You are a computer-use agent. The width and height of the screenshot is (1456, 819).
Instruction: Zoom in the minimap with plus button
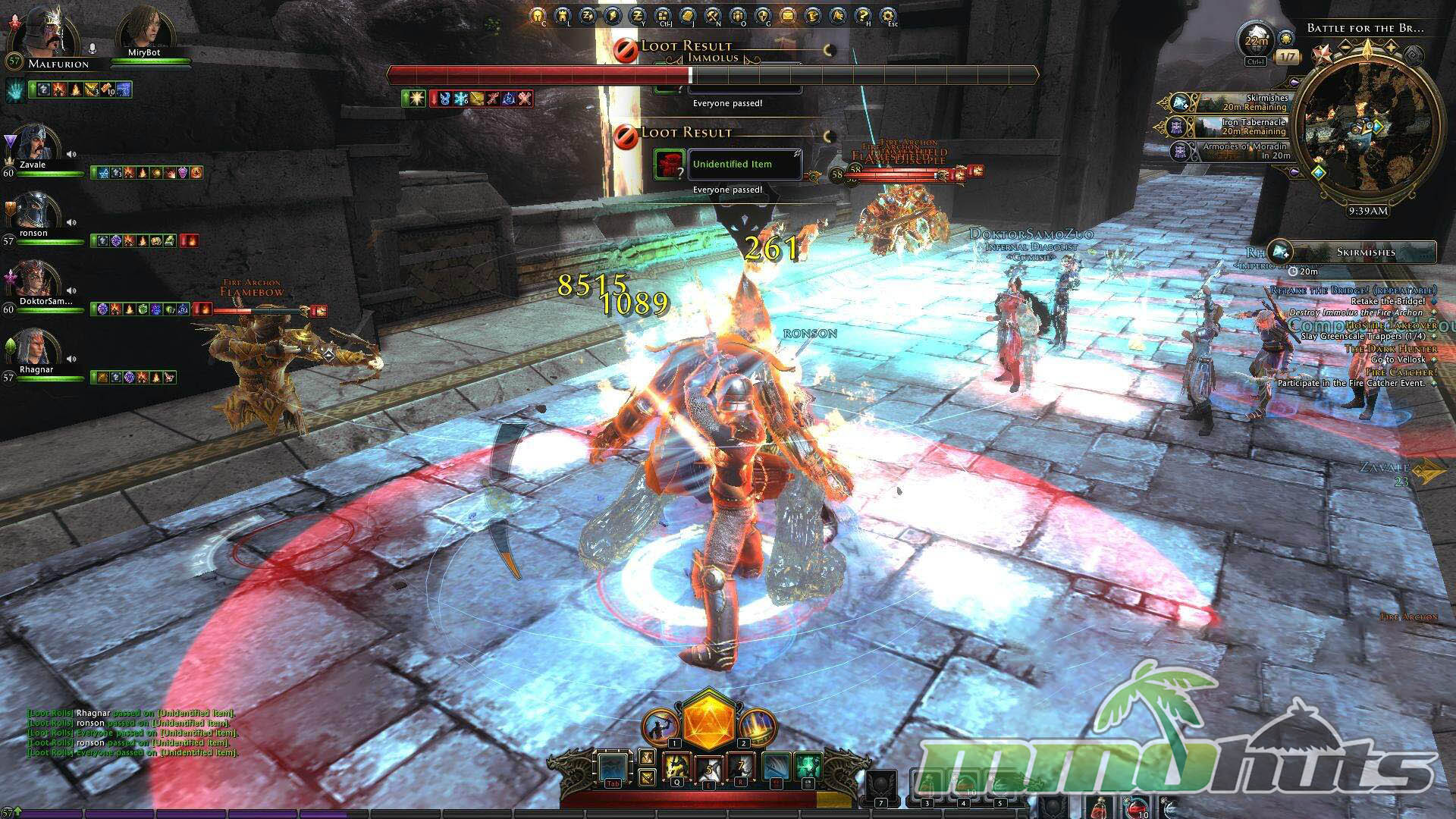click(1389, 47)
